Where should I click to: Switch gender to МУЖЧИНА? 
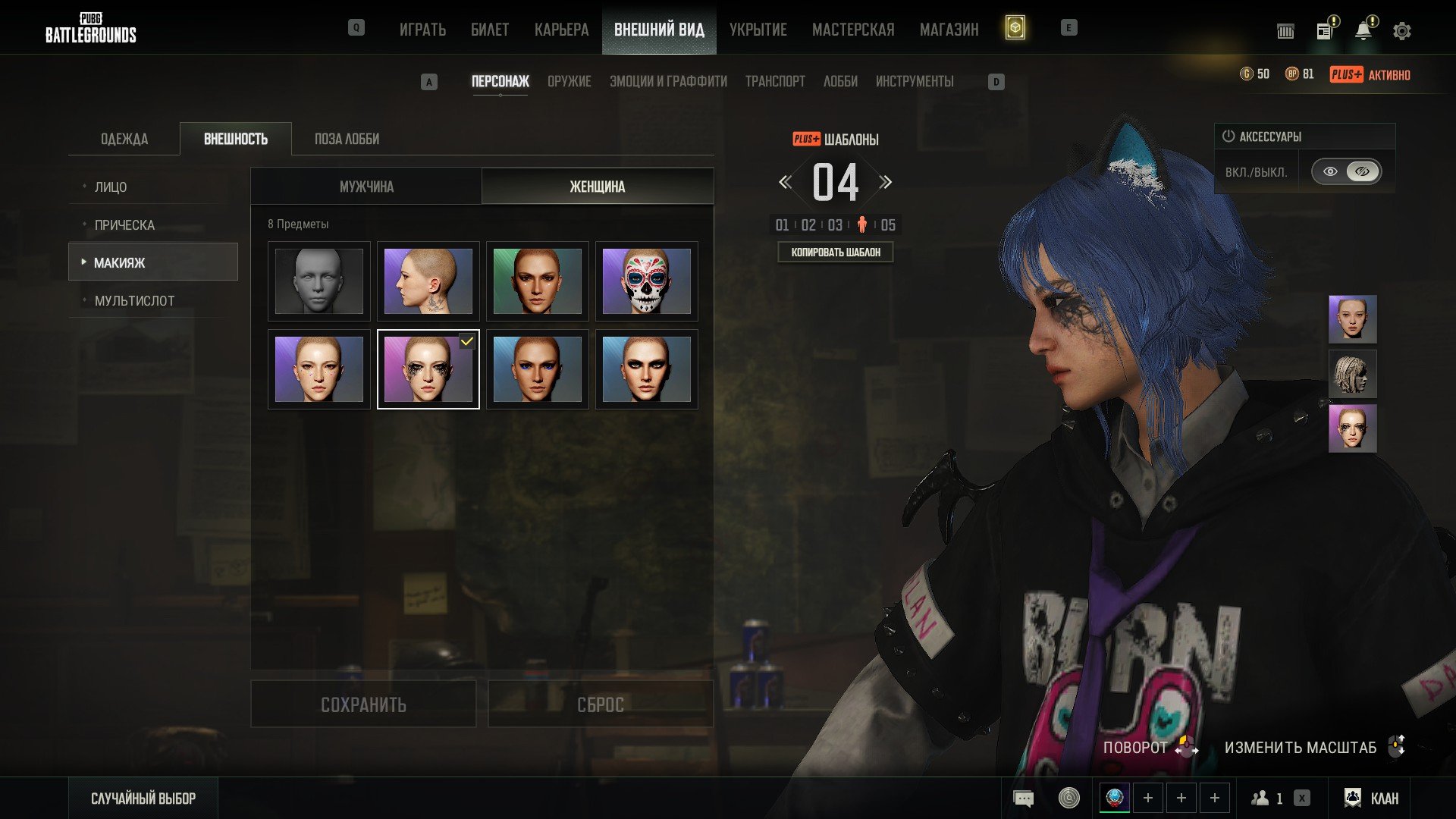366,187
